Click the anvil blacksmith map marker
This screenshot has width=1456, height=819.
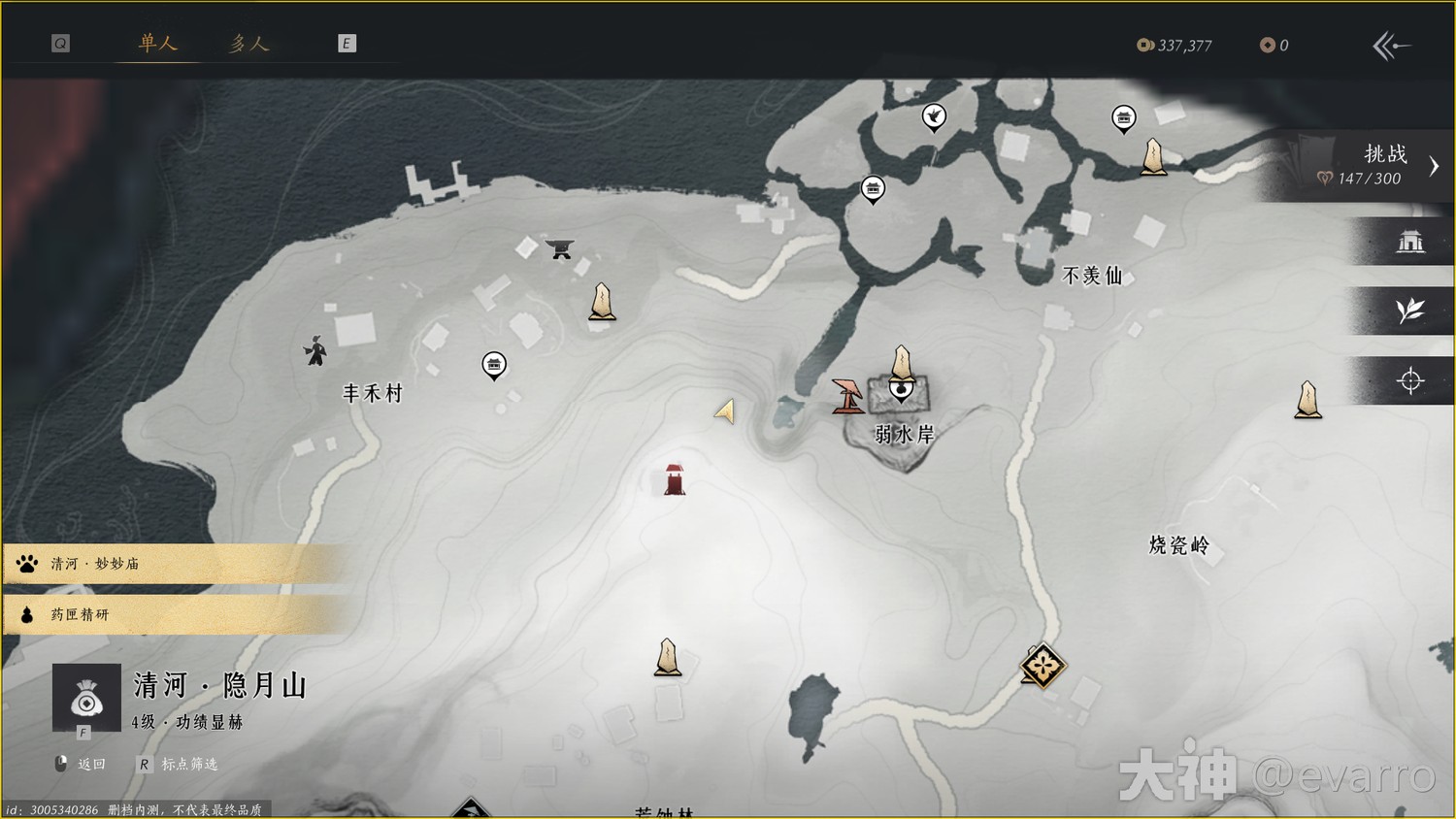tap(559, 248)
